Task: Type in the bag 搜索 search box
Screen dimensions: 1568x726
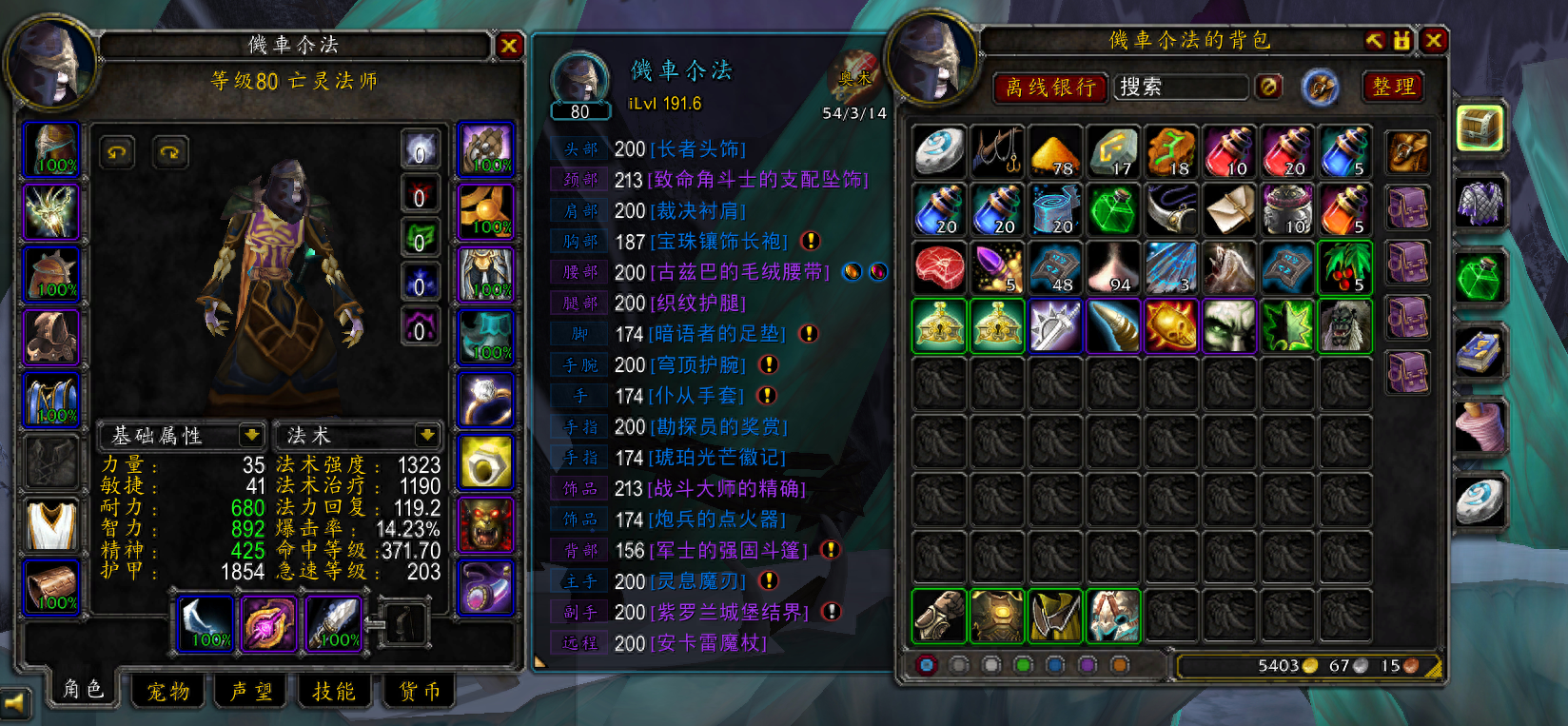Action: (x=1180, y=88)
